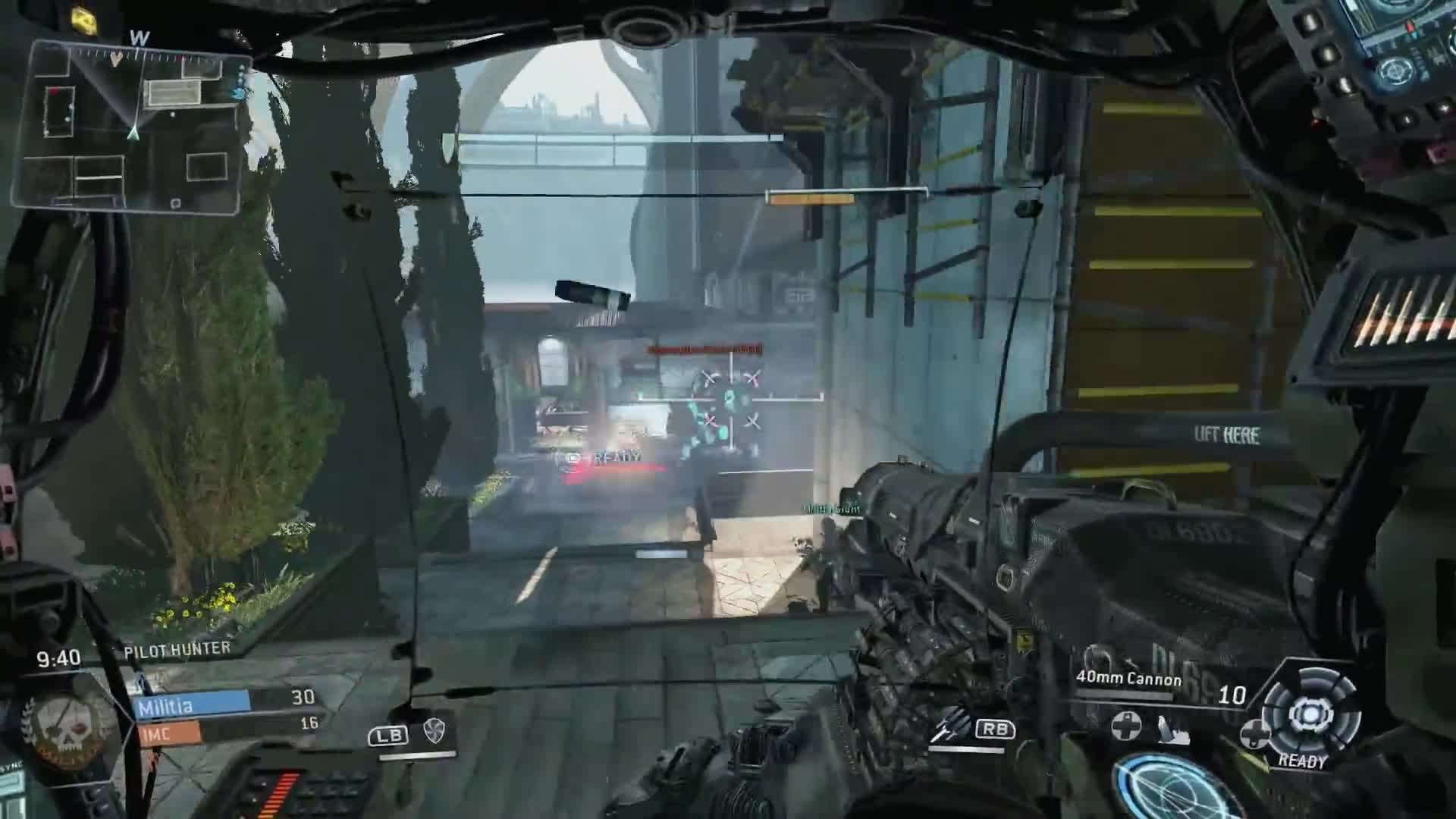Expand the Militia score row
The image size is (1456, 819).
click(190, 705)
